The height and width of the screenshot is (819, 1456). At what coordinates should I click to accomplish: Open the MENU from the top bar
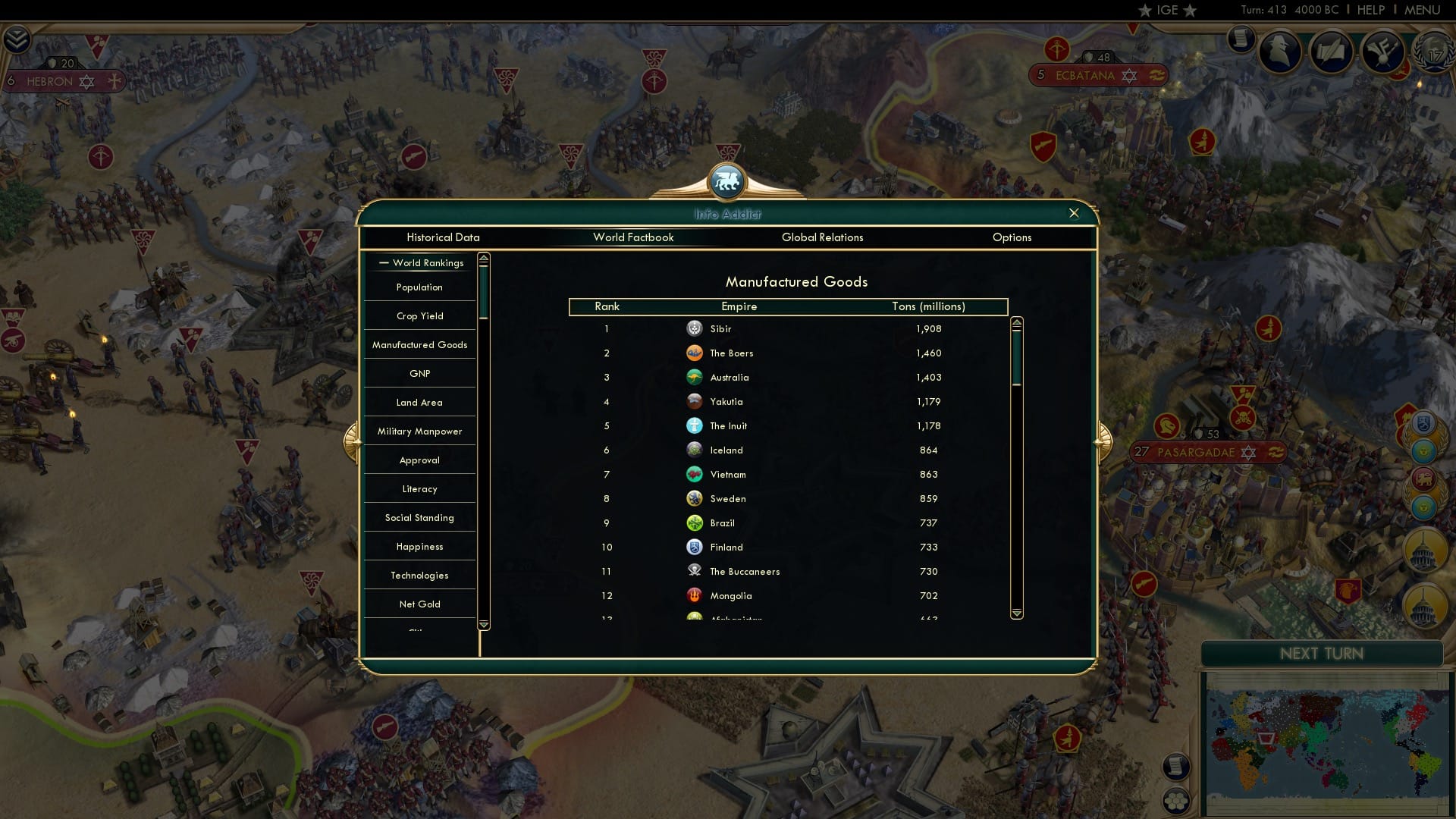coord(1423,10)
